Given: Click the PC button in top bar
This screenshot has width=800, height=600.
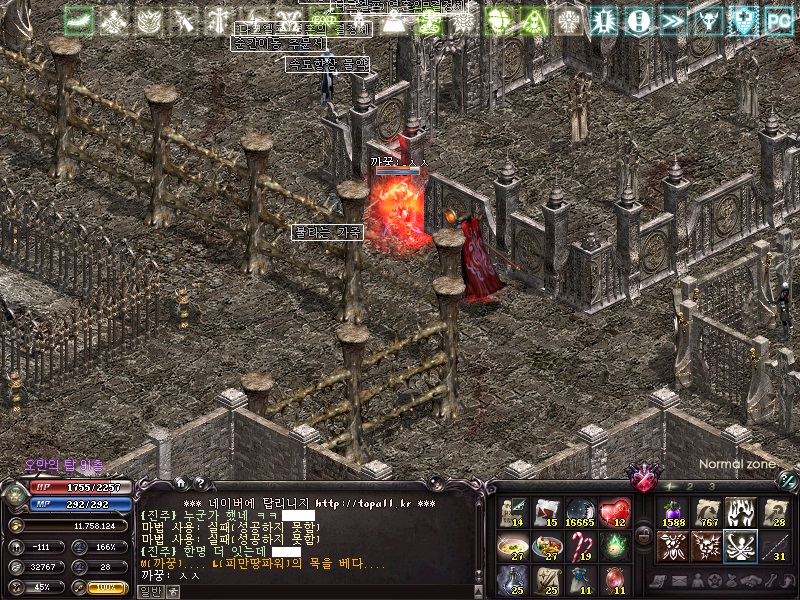Looking at the screenshot, I should coord(778,21).
